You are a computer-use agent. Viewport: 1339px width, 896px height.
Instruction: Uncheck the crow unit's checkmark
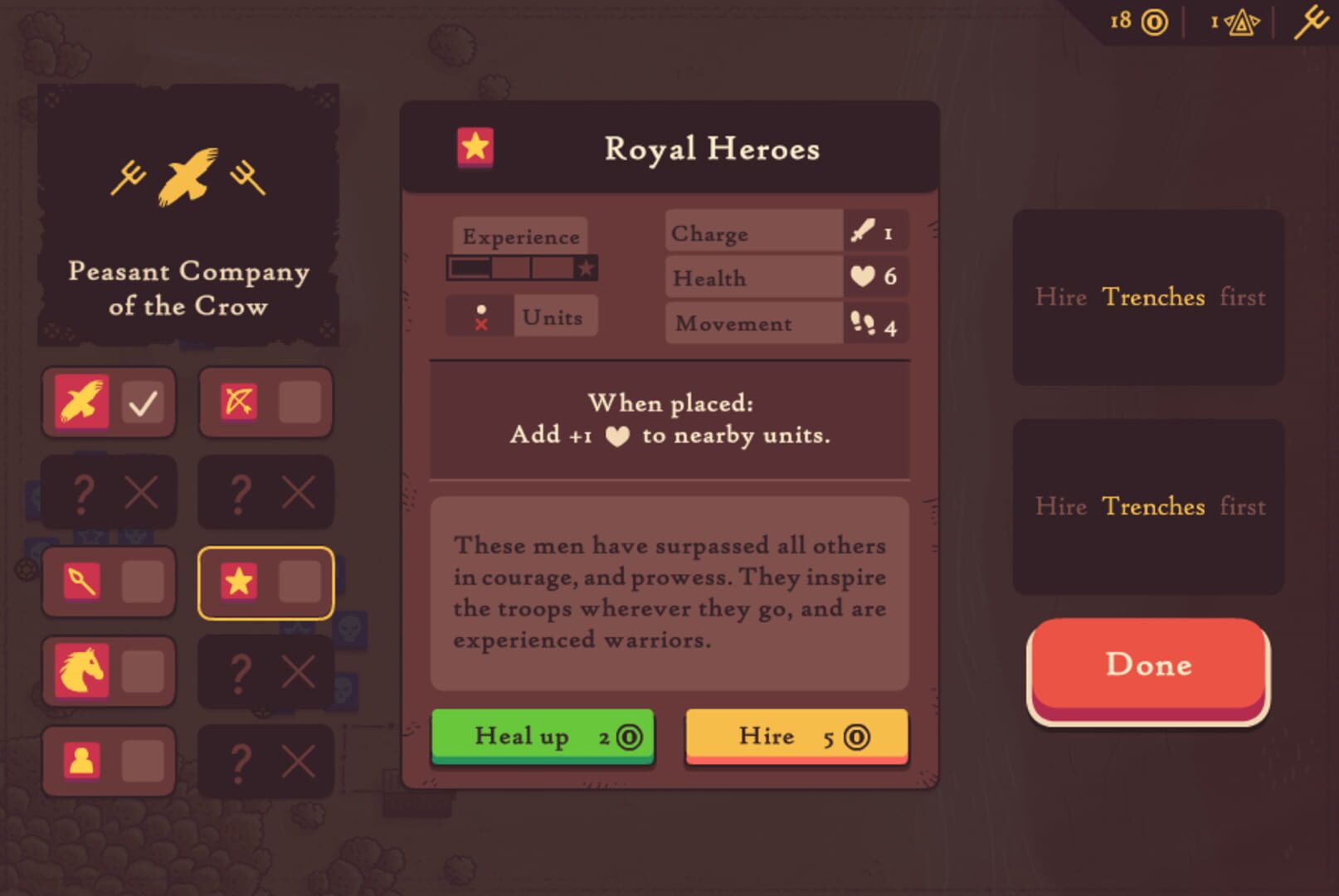[141, 402]
